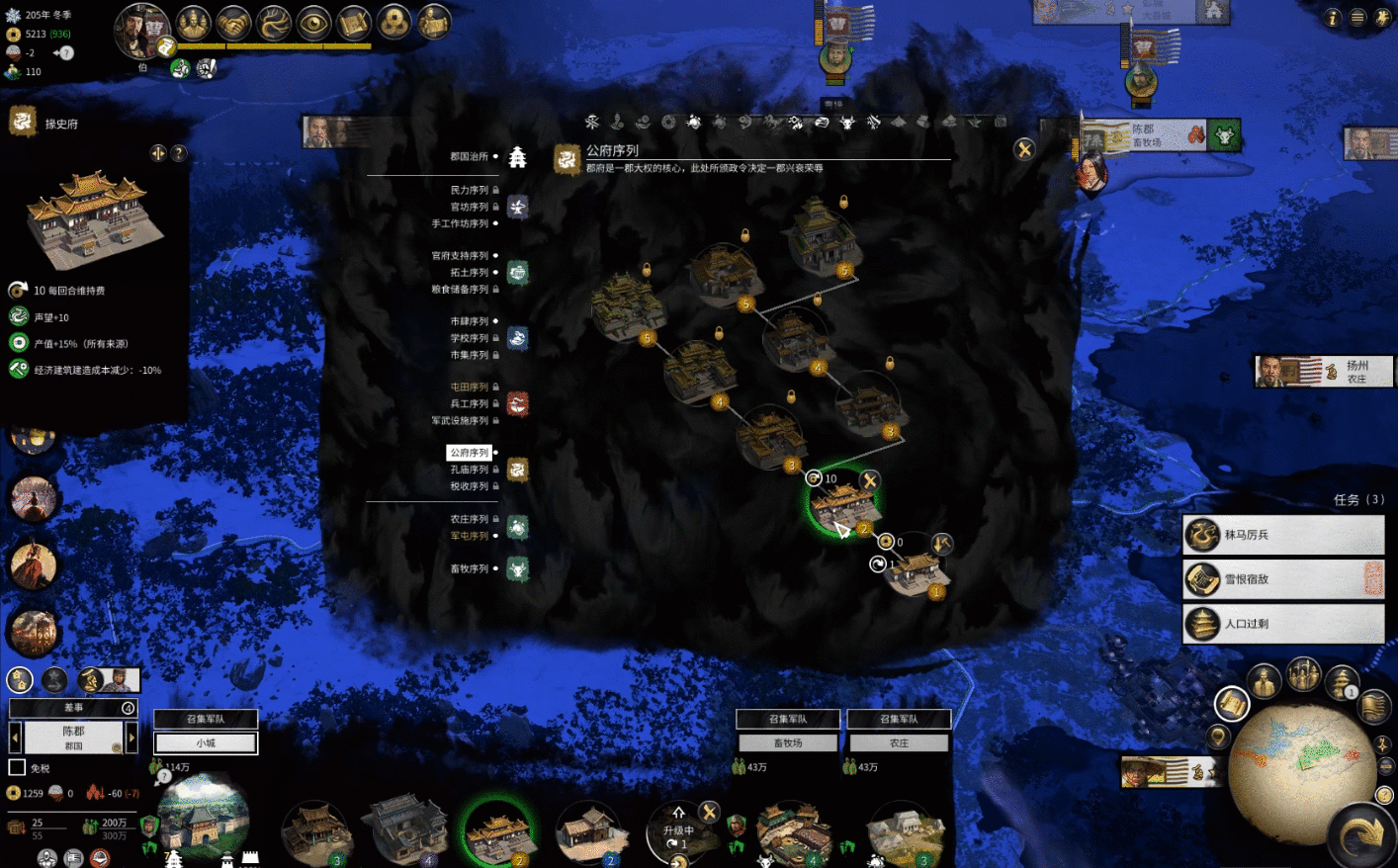Open the 秣马厉兵 mission
Viewport: 1398px width, 868px height.
coord(1283,535)
